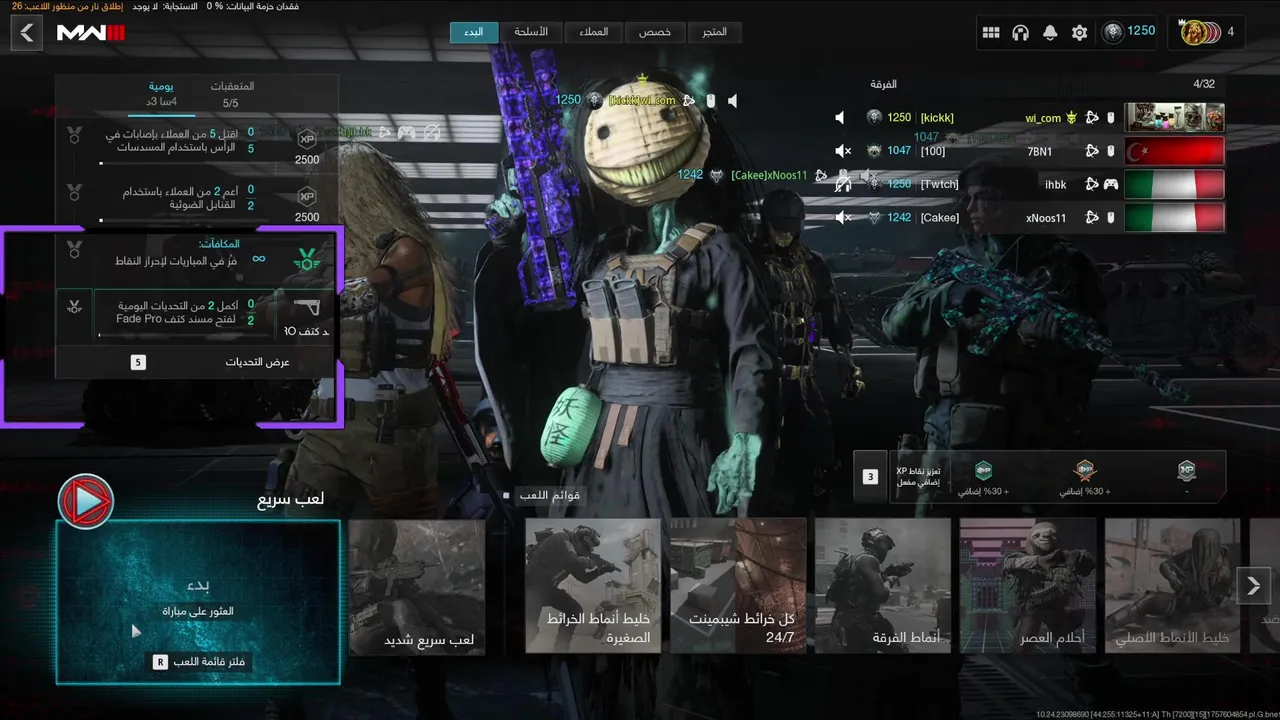Select the خصص tab
Viewport: 1280px width, 720px height.
(655, 32)
